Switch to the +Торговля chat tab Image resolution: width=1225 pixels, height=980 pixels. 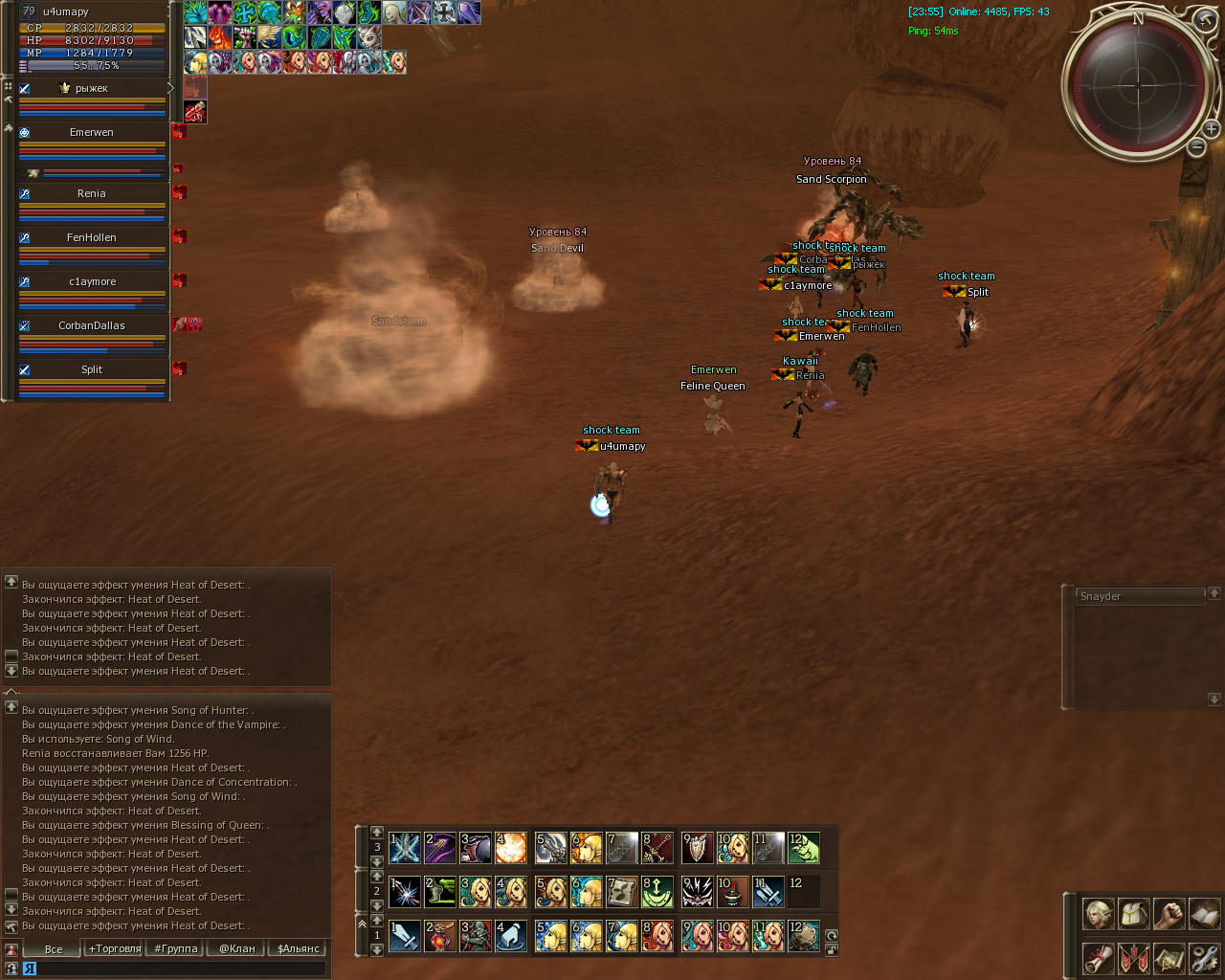click(x=115, y=948)
